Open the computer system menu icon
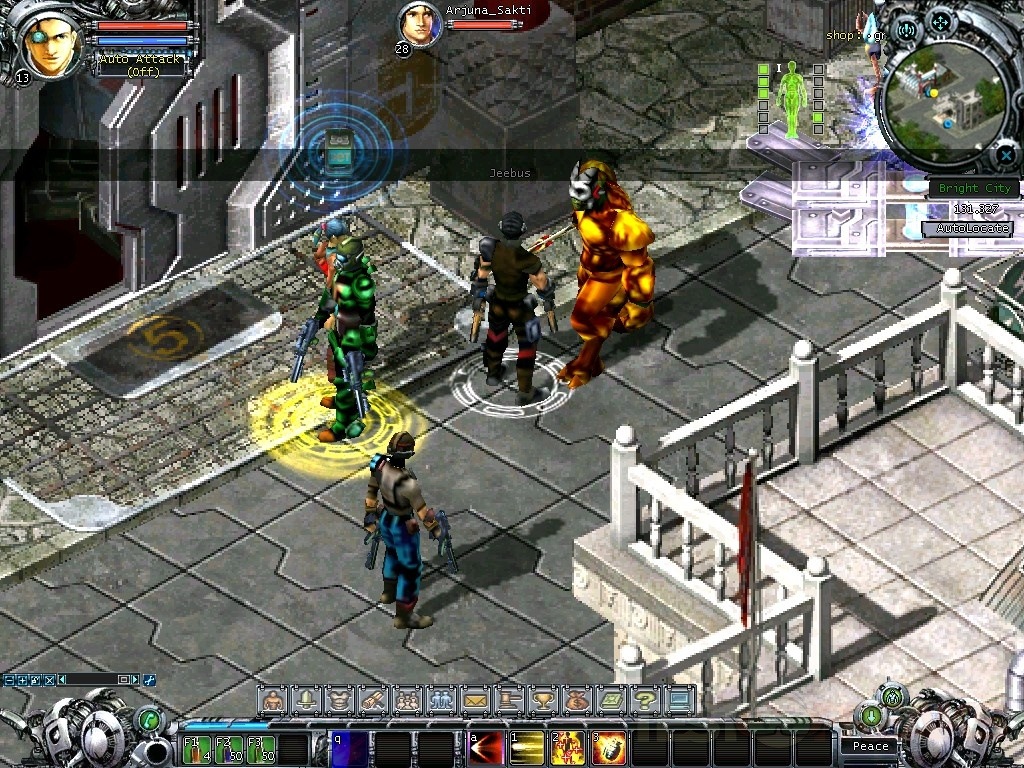Screen dimensions: 1024x768 (680, 700)
